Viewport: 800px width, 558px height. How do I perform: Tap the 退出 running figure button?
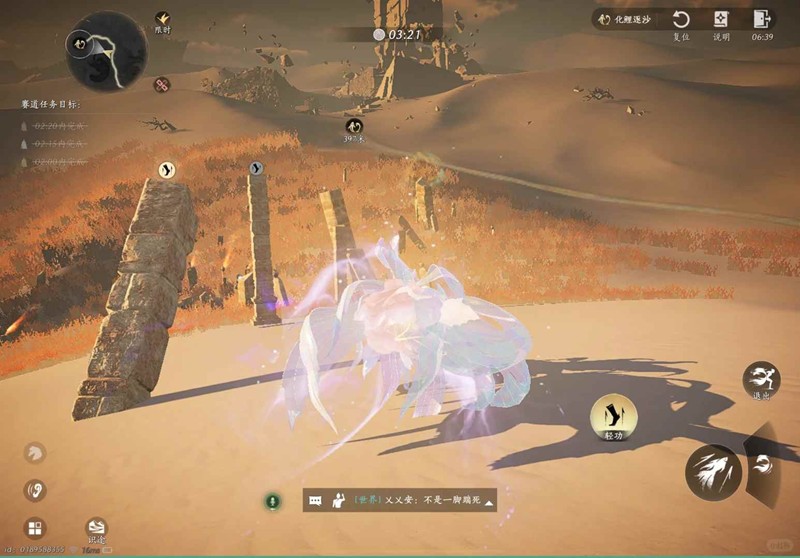click(x=760, y=379)
